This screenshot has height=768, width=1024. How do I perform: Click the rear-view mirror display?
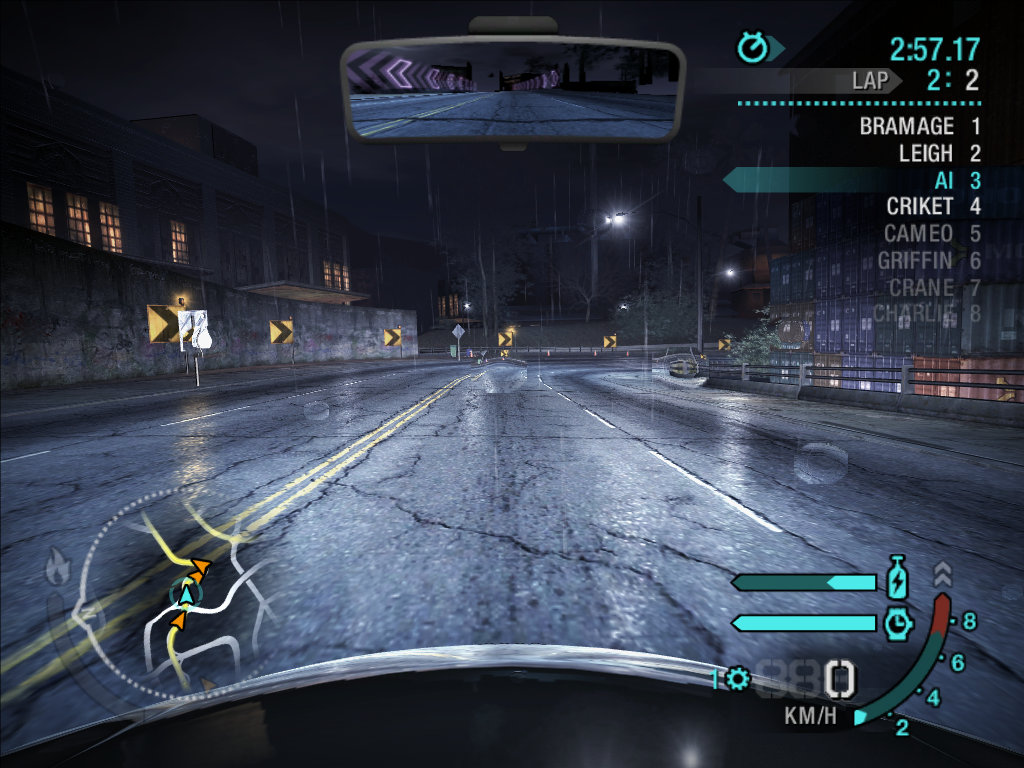point(512,90)
